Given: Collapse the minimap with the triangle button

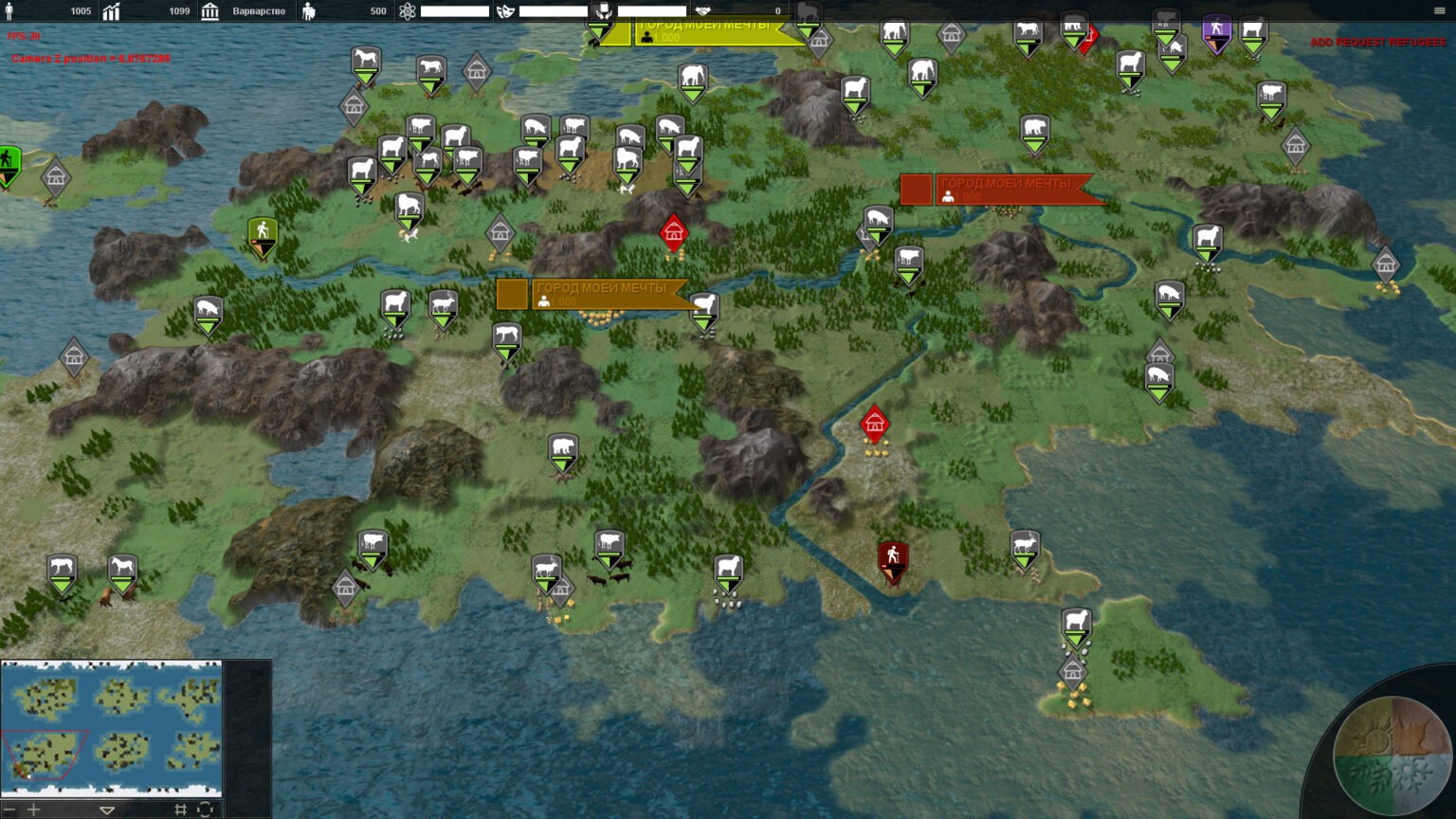Looking at the screenshot, I should pos(107,810).
